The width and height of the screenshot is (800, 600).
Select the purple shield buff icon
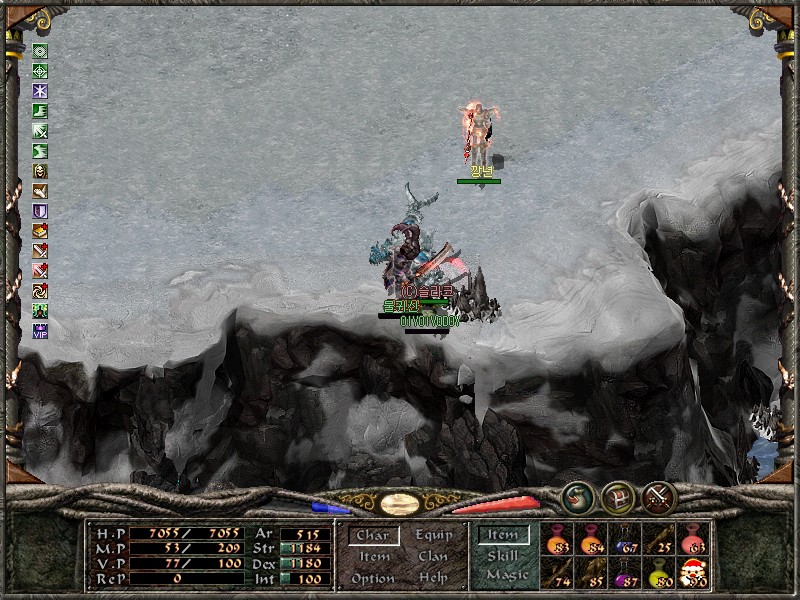pos(40,211)
